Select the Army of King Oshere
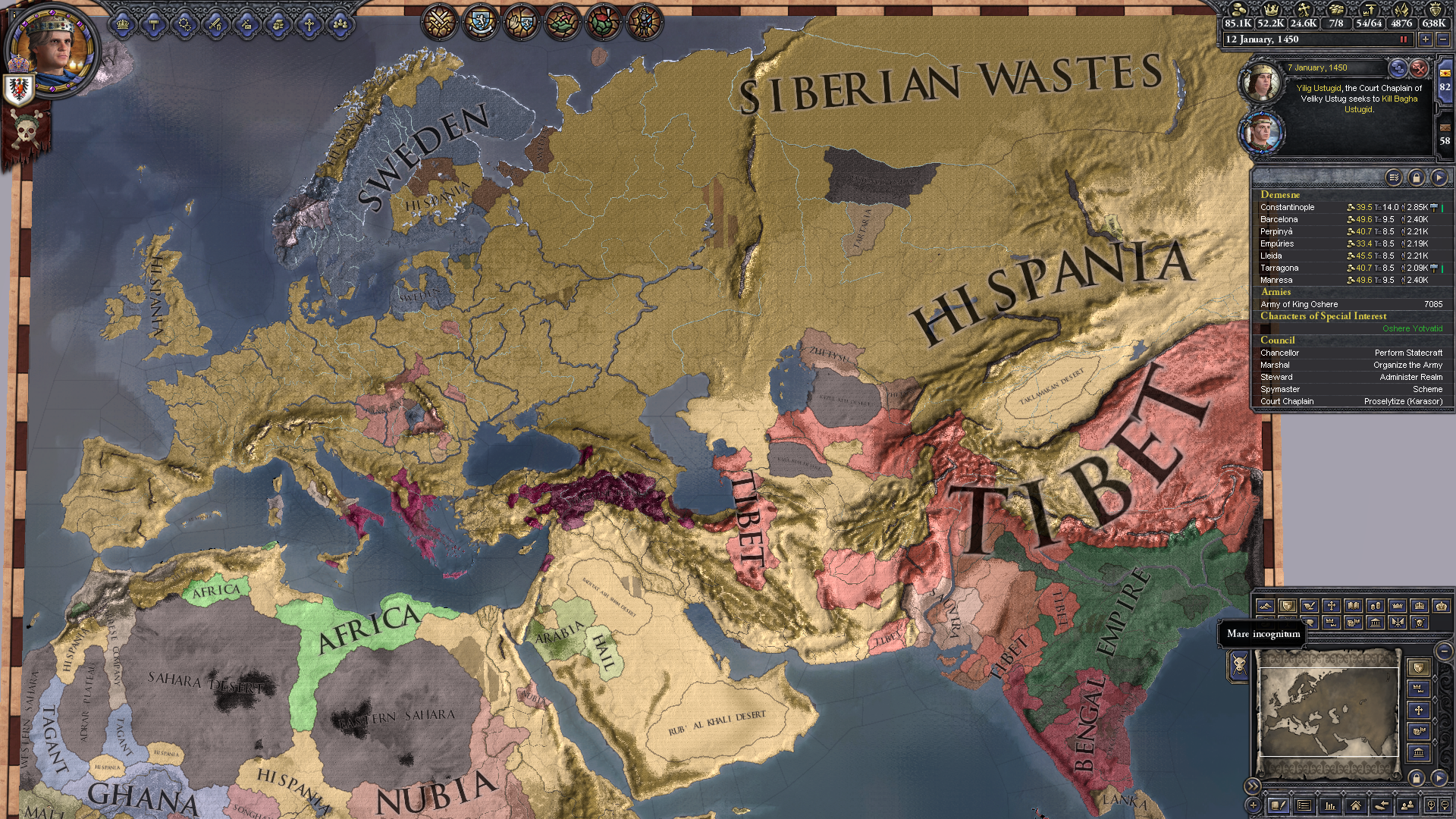Image resolution: width=1456 pixels, height=819 pixels. [1299, 304]
